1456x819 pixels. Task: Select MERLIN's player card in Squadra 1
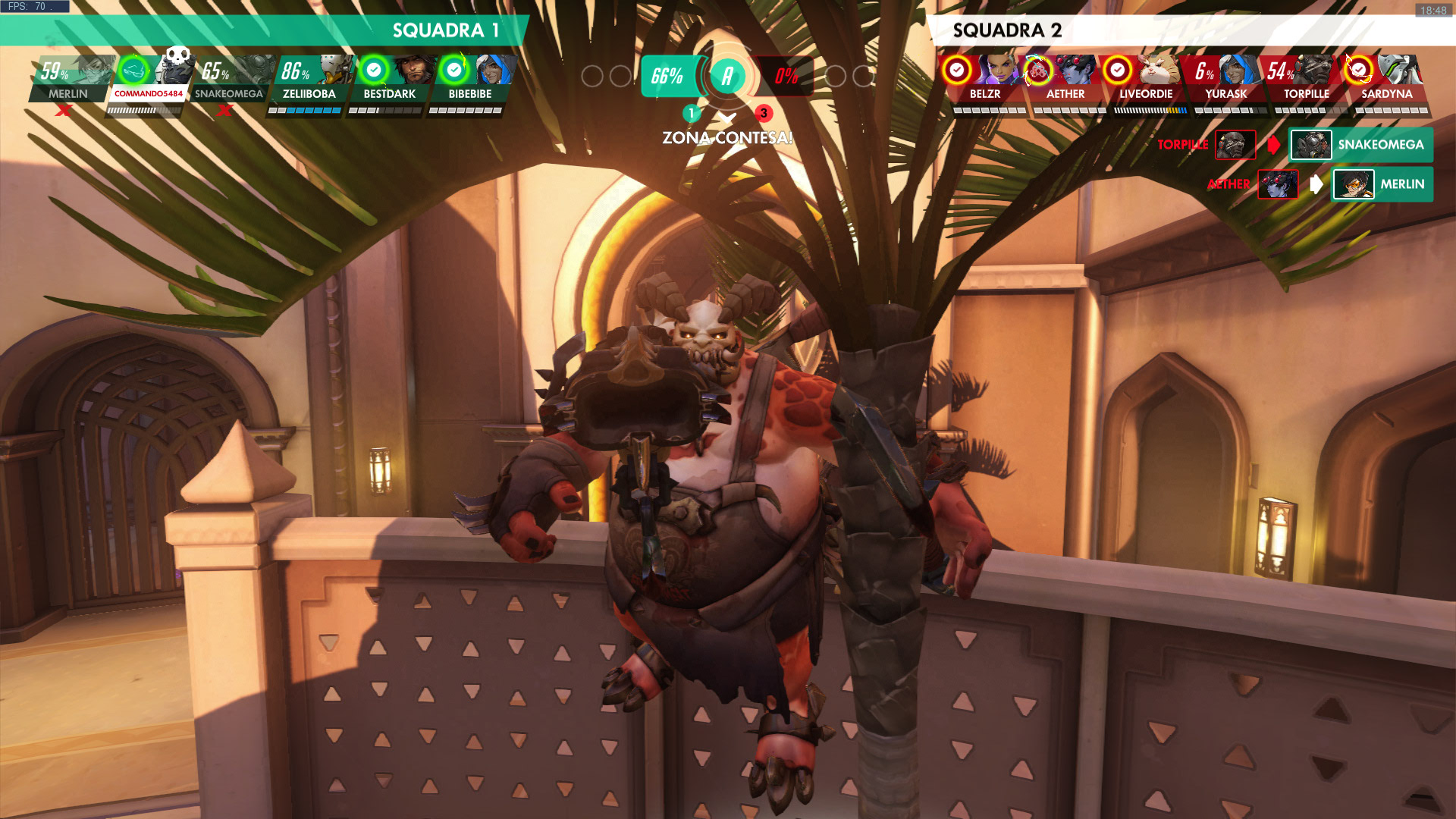70,78
